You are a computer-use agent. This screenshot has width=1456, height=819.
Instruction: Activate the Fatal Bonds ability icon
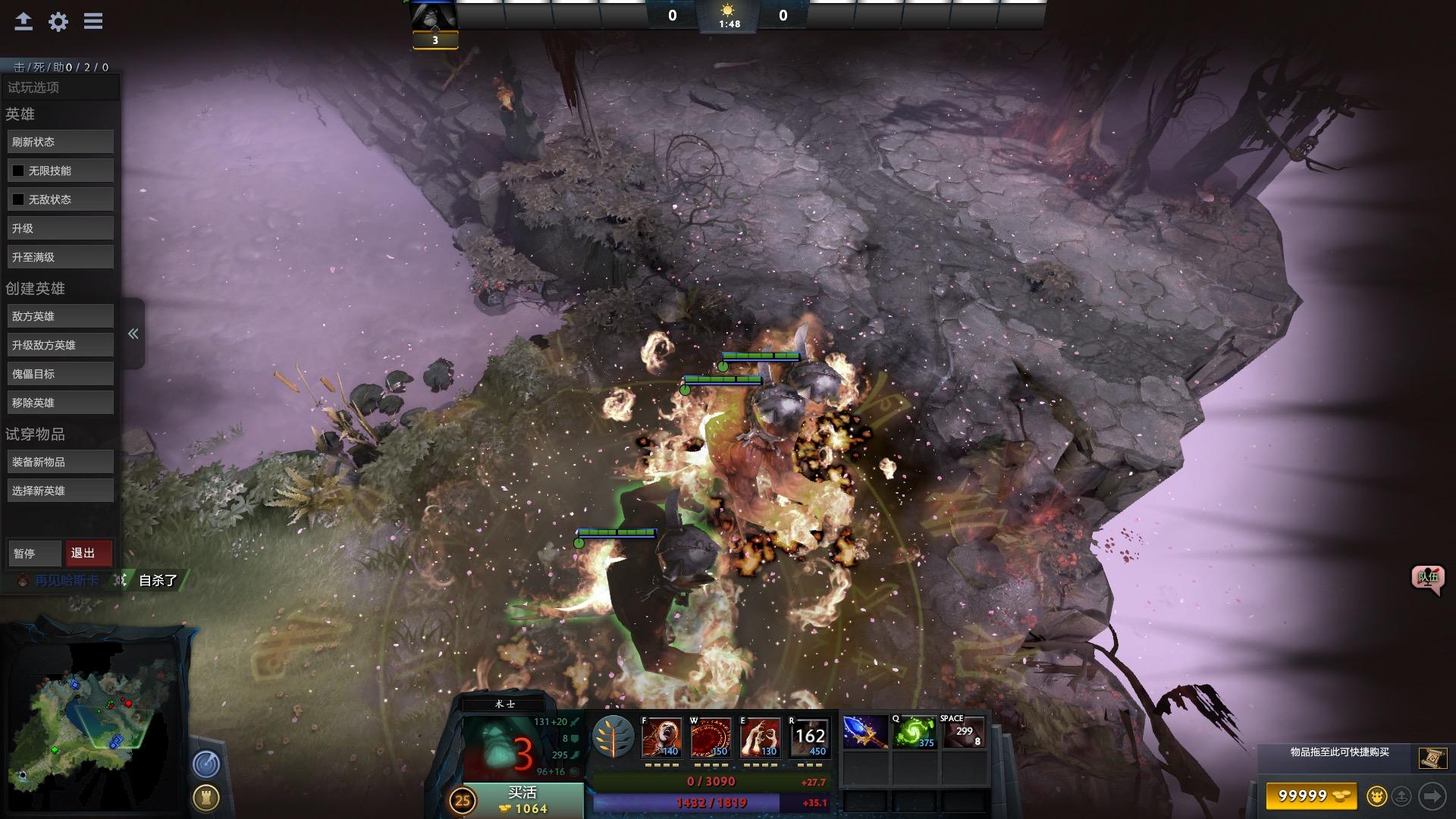pos(661,737)
